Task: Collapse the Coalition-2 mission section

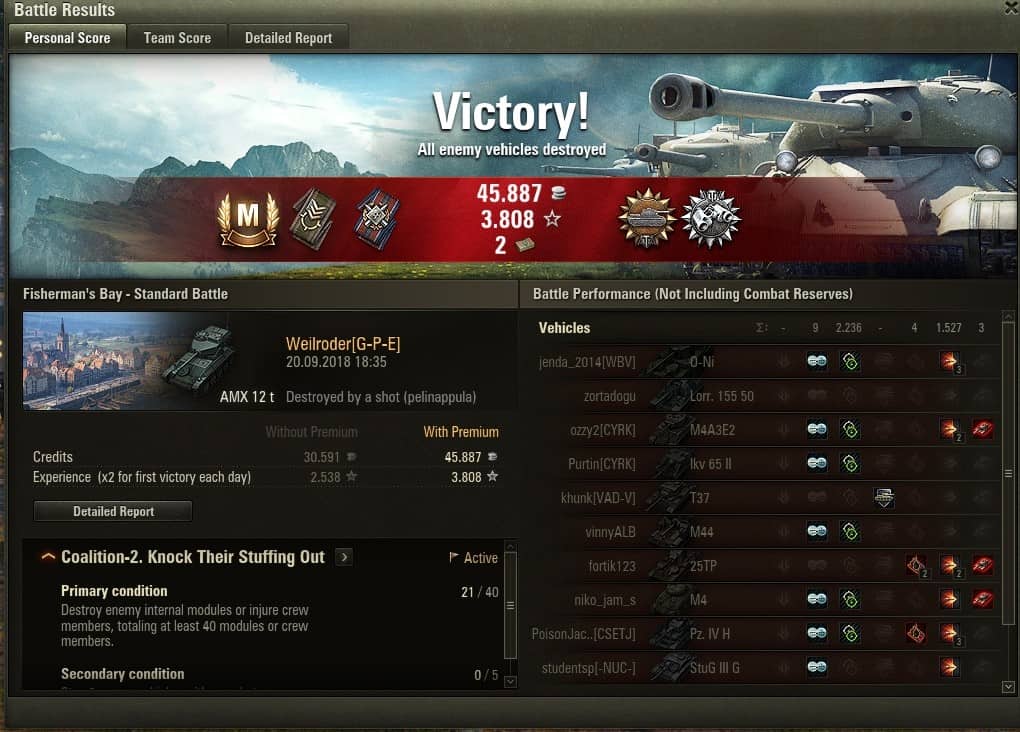Action: [48, 557]
